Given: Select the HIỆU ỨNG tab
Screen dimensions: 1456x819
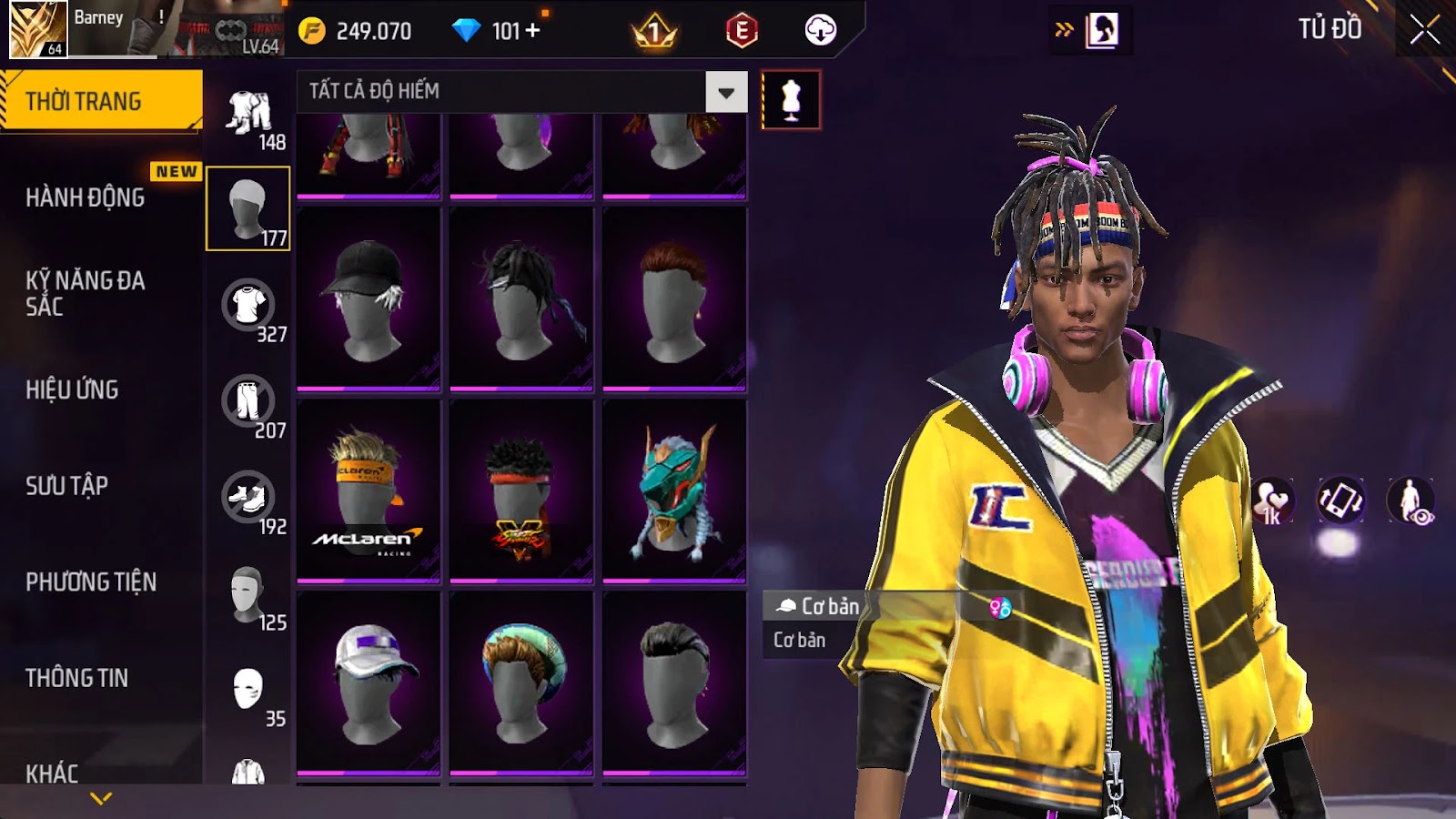Looking at the screenshot, I should [73, 389].
